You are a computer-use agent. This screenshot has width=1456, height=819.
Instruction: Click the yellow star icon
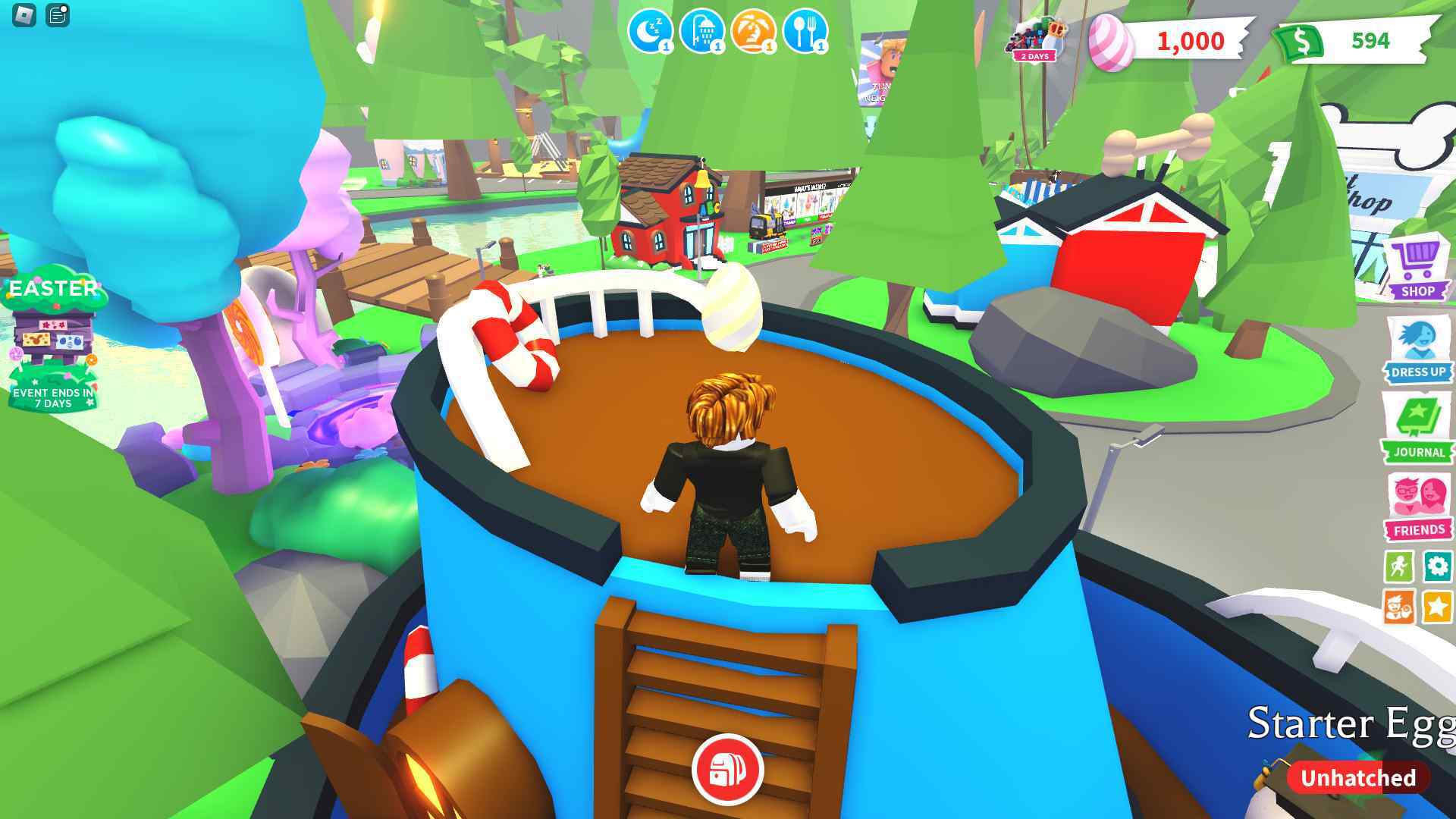[x=1437, y=607]
